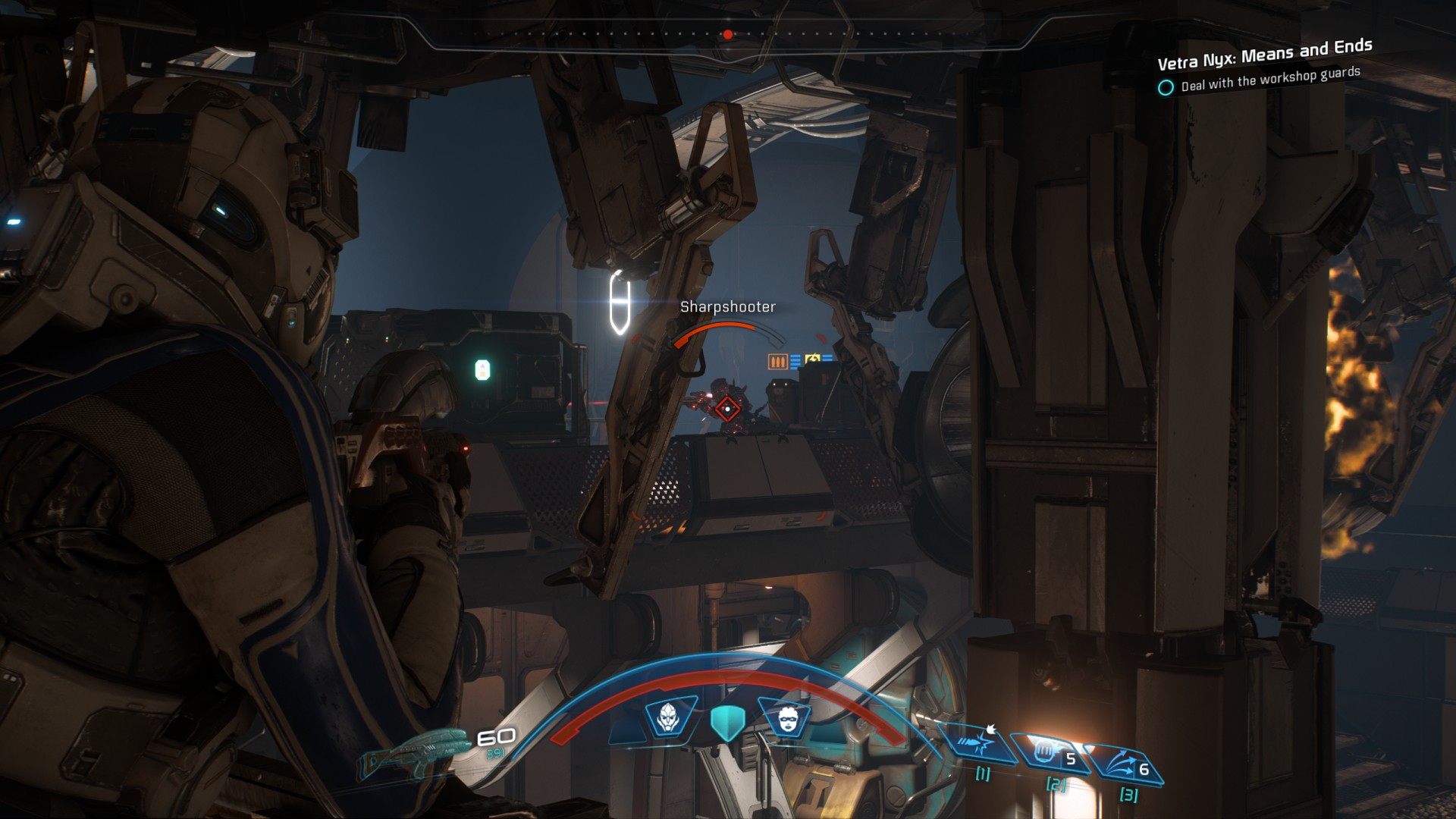Click the equipped assault rifle icon

click(416, 751)
